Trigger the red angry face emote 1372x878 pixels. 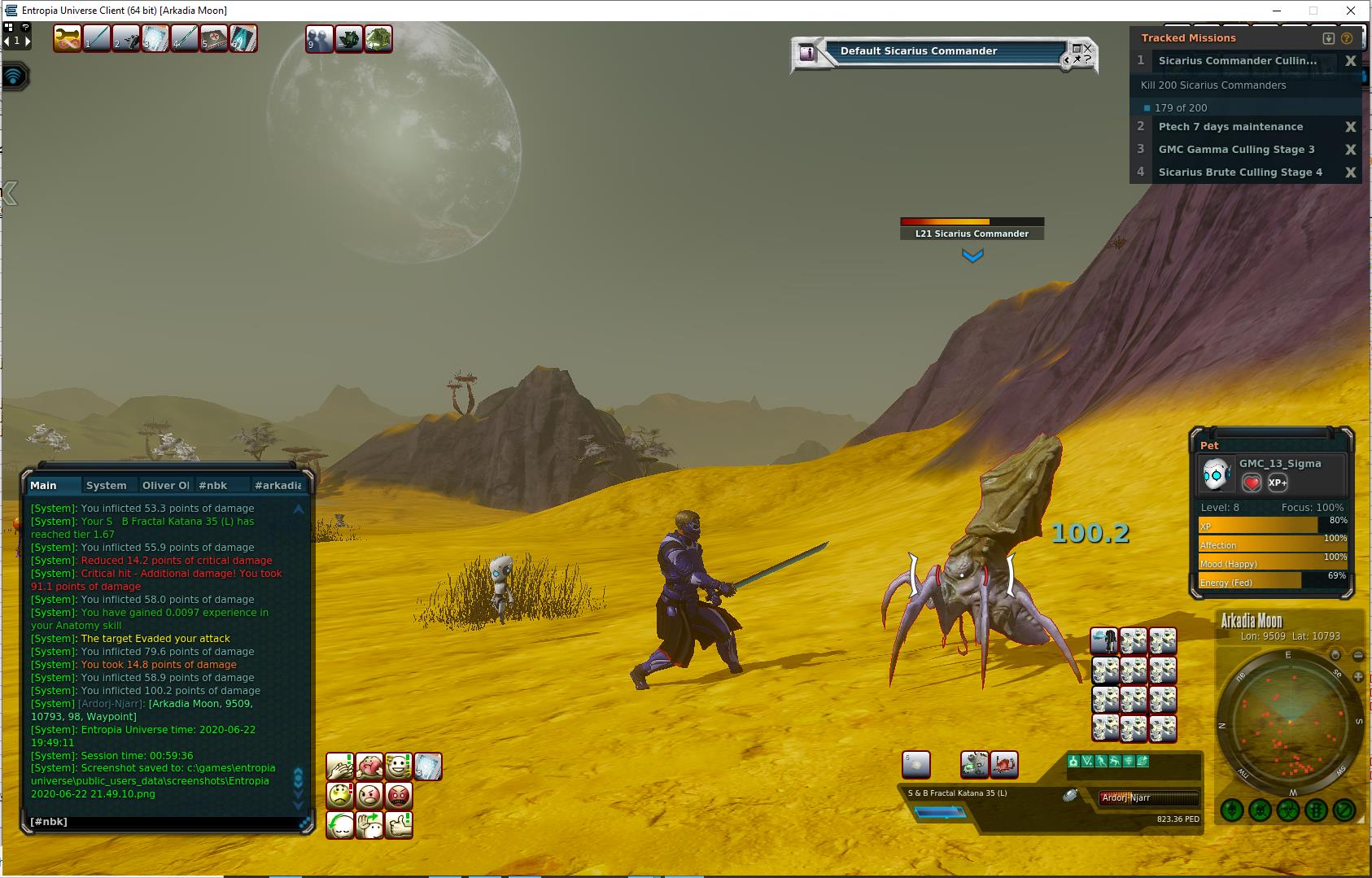[x=399, y=796]
